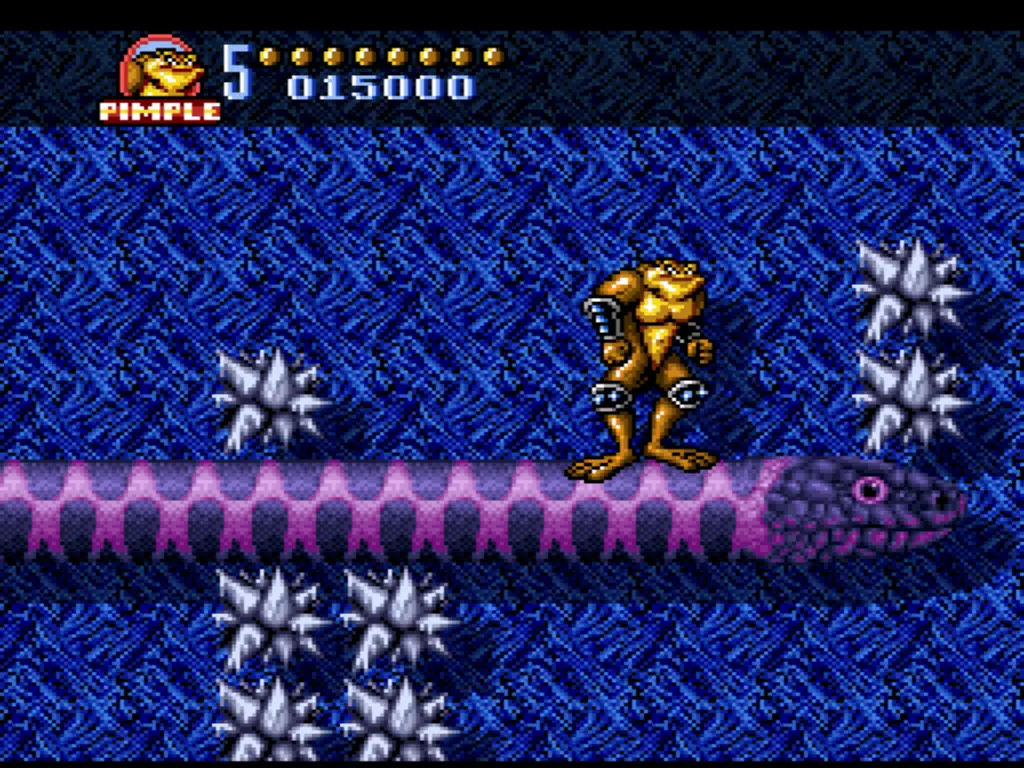Click the Pimple character portrait

coord(160,70)
